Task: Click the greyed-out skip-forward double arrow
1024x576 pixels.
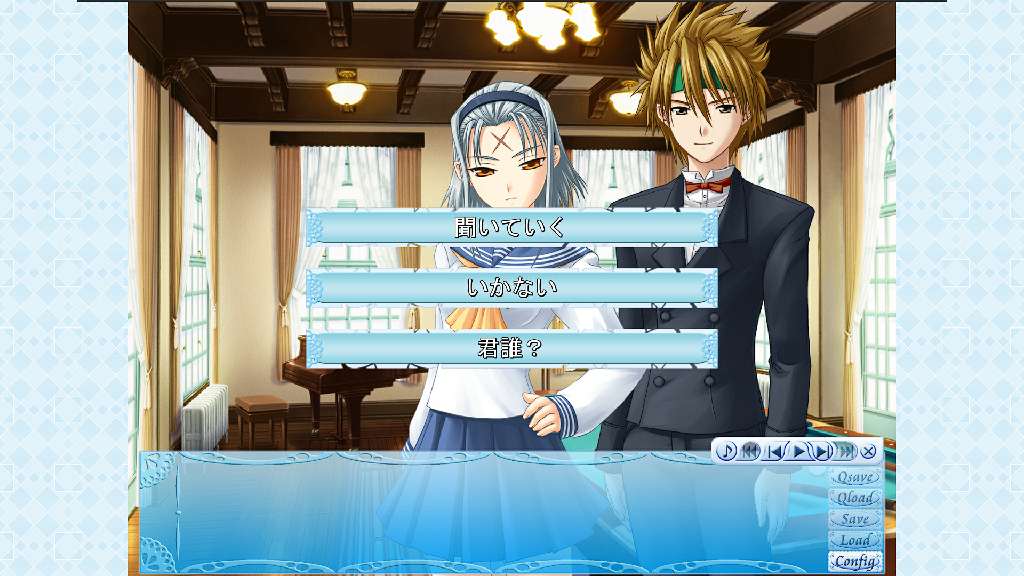Action: (x=846, y=451)
